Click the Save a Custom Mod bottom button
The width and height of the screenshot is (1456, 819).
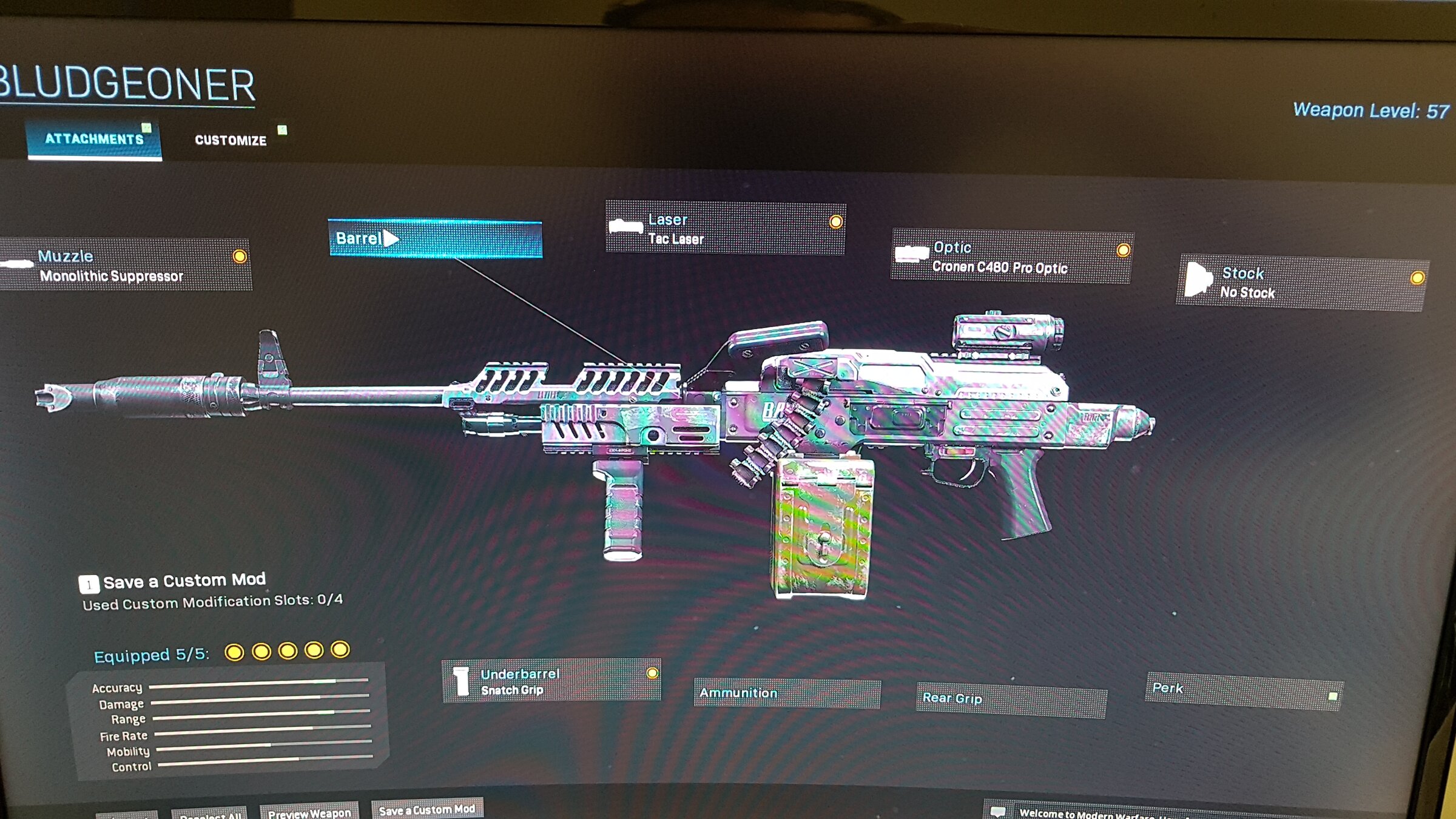pyautogui.click(x=427, y=809)
